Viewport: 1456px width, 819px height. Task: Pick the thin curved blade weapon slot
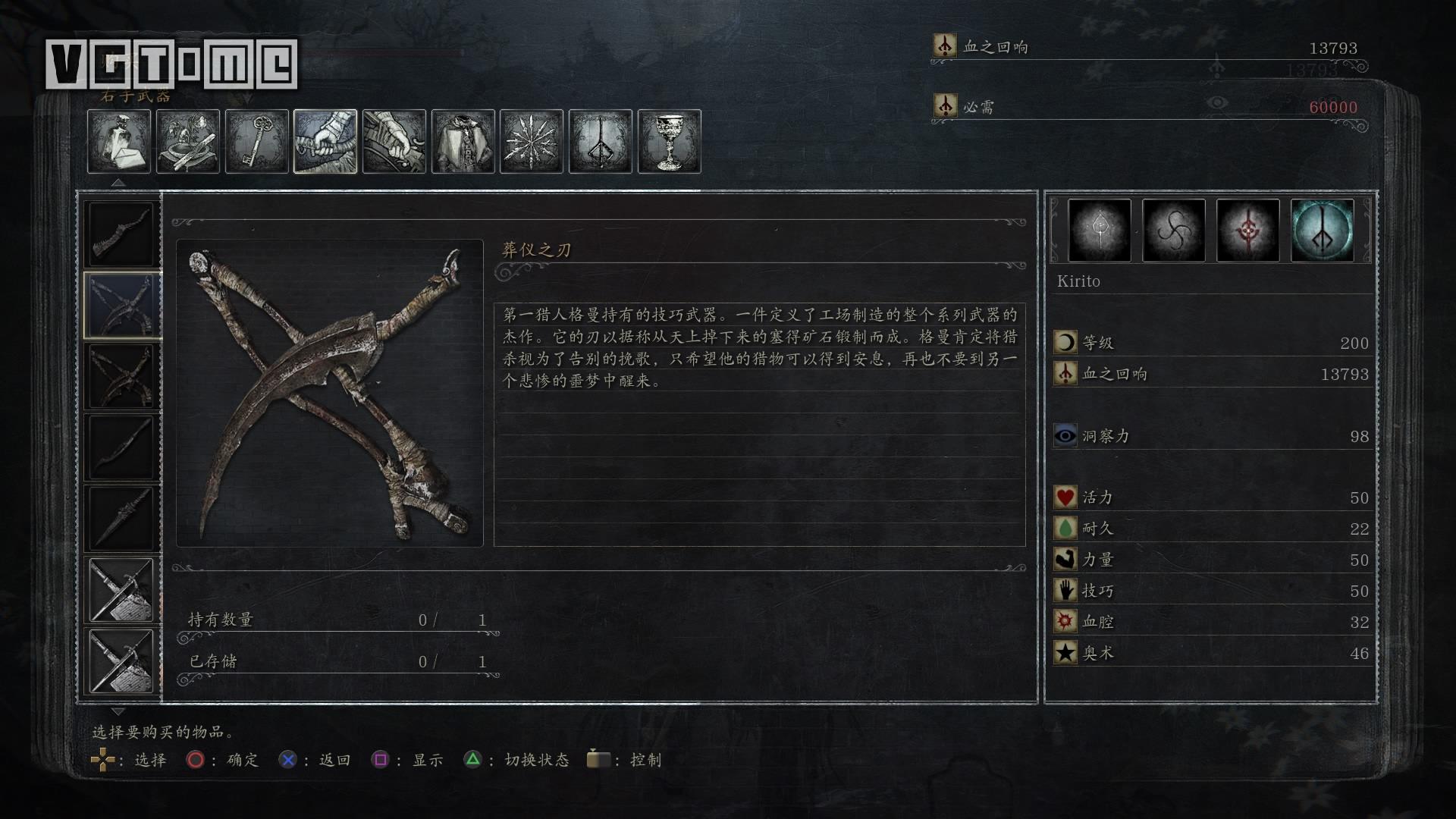pyautogui.click(x=122, y=447)
